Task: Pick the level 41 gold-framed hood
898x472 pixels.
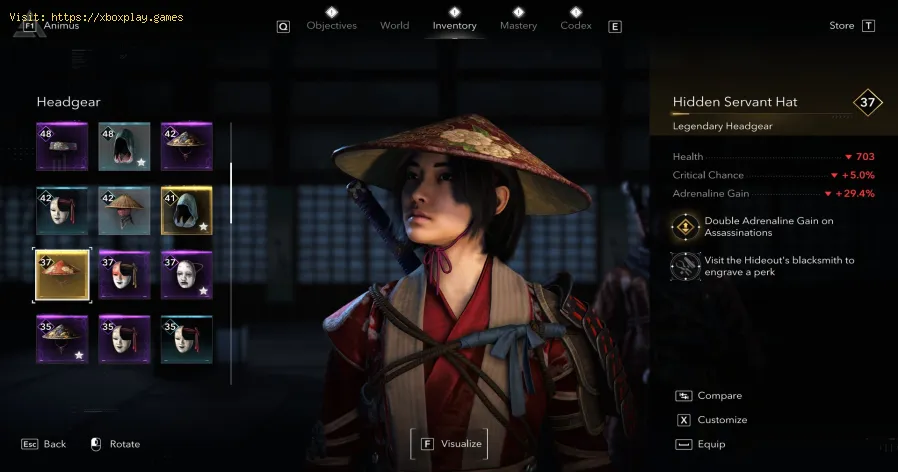Action: 186,210
